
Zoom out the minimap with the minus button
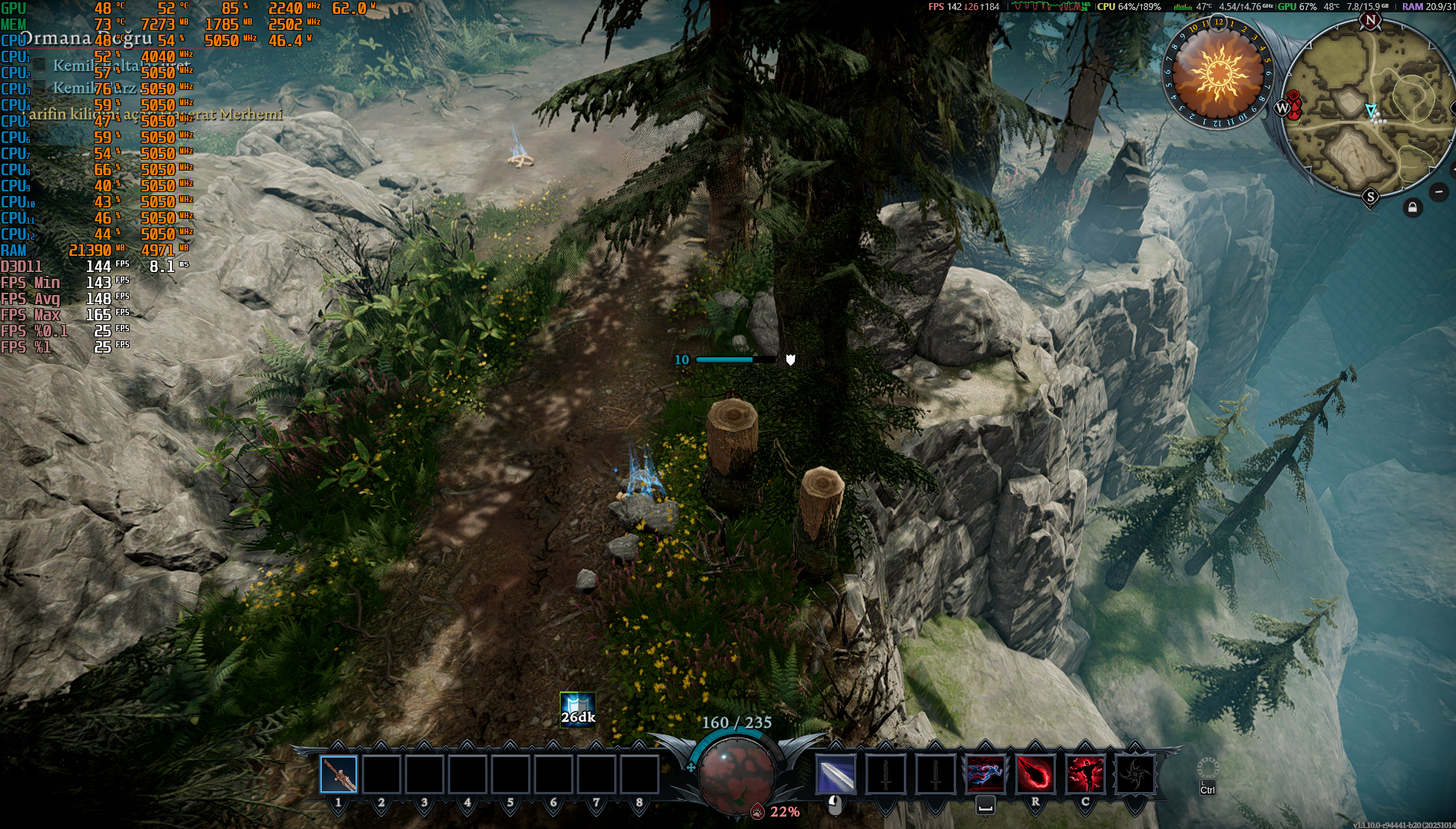pyautogui.click(x=1439, y=191)
